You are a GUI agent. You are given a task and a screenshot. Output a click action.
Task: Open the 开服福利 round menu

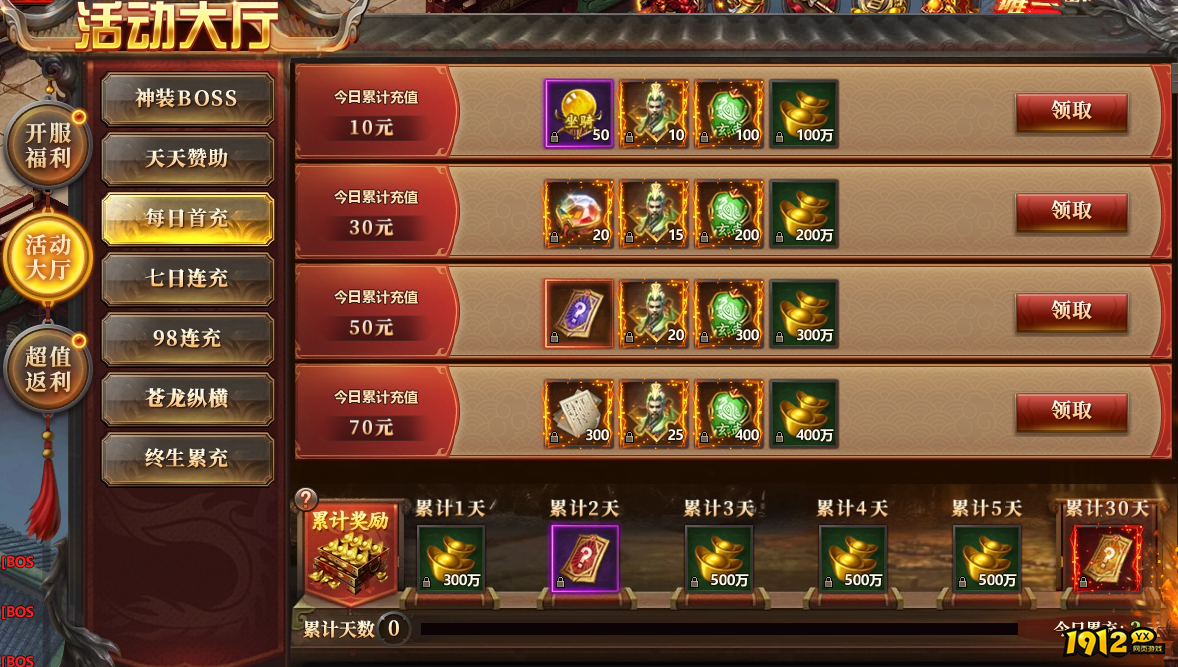(48, 146)
